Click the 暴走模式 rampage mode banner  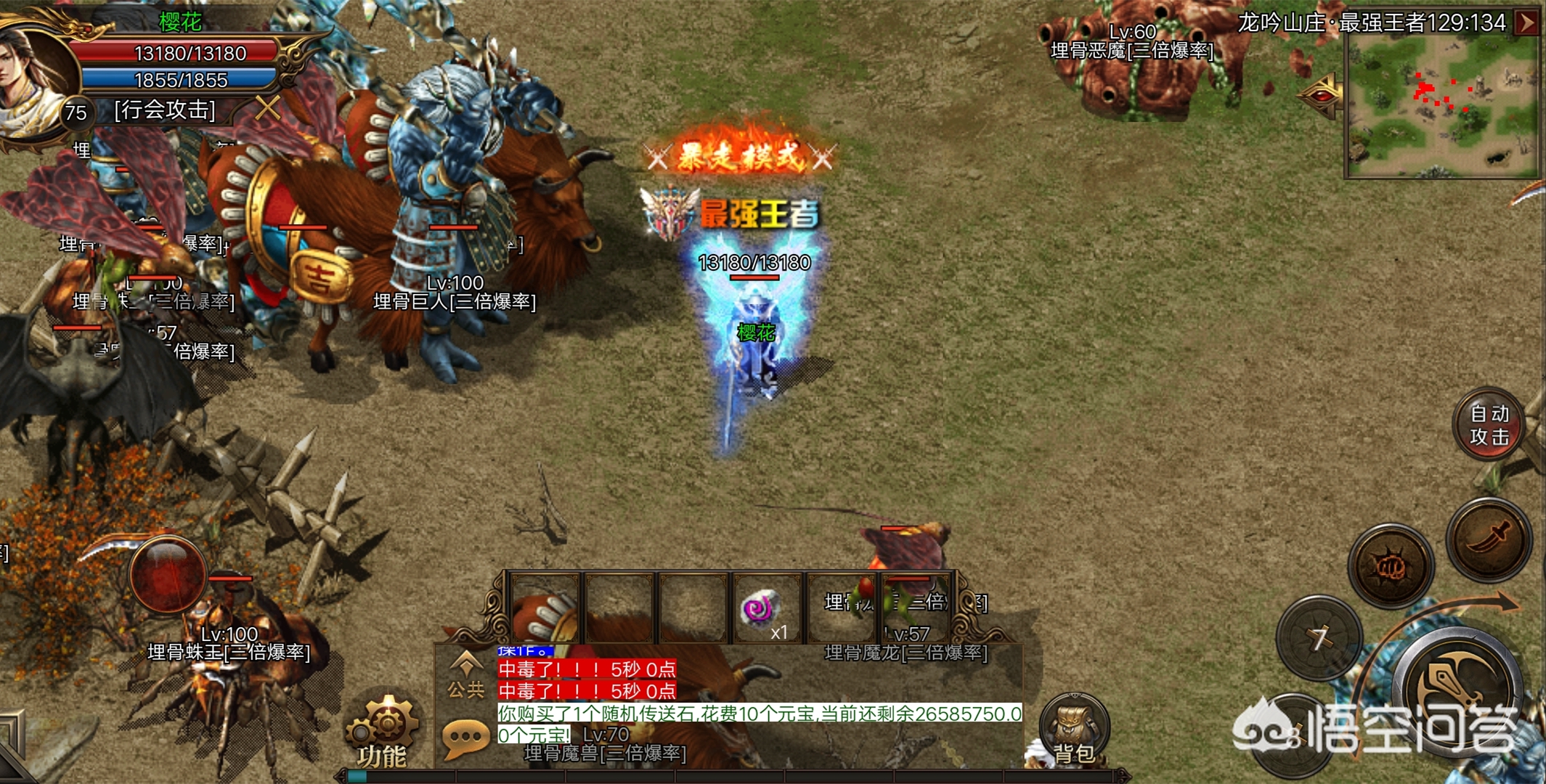739,155
